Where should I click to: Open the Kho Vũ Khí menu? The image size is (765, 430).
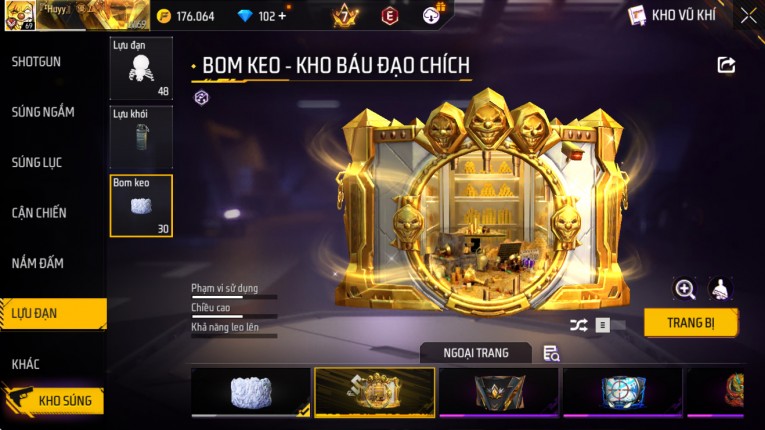[x=672, y=16]
